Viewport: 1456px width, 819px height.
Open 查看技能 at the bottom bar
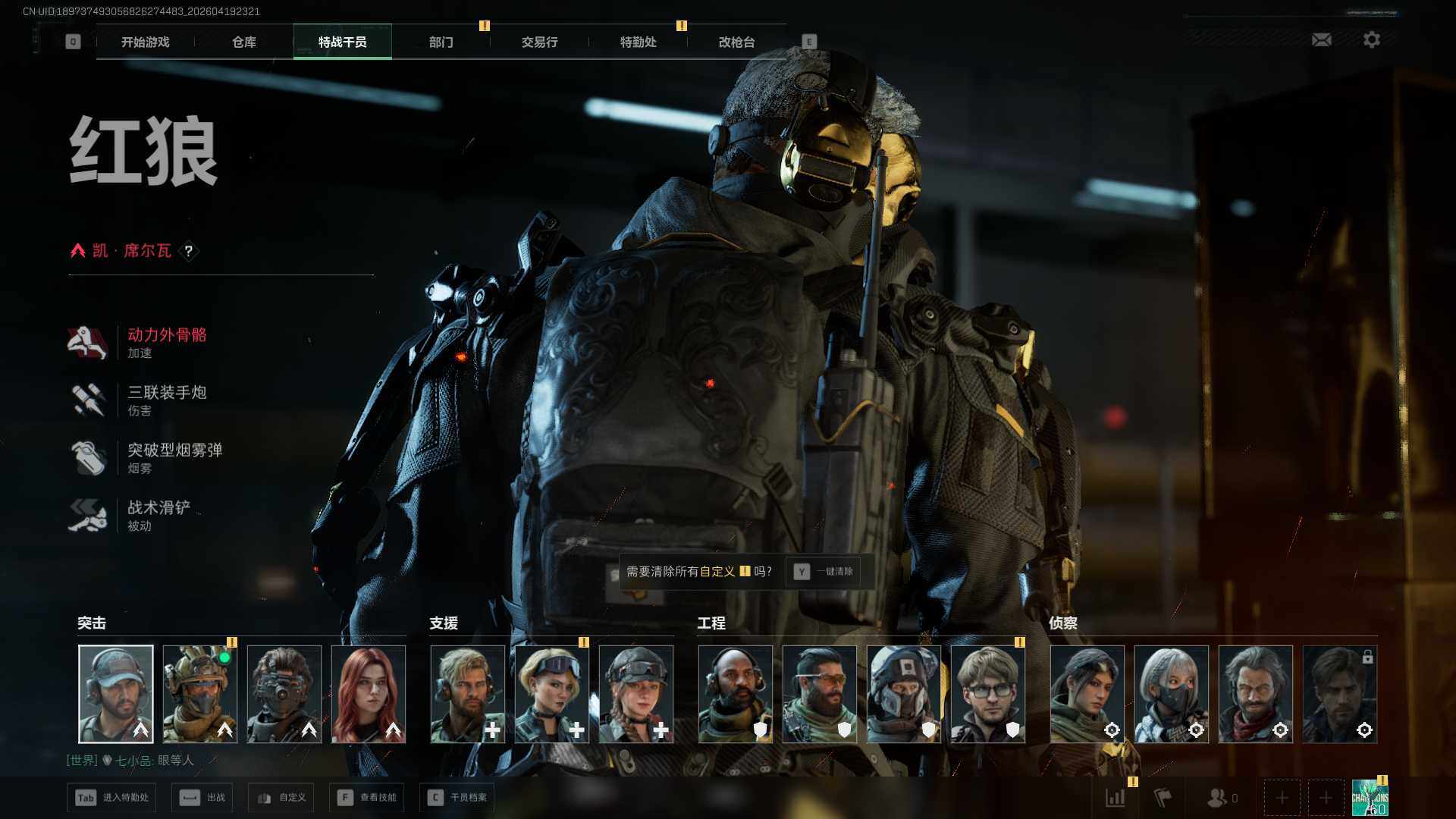[x=368, y=798]
